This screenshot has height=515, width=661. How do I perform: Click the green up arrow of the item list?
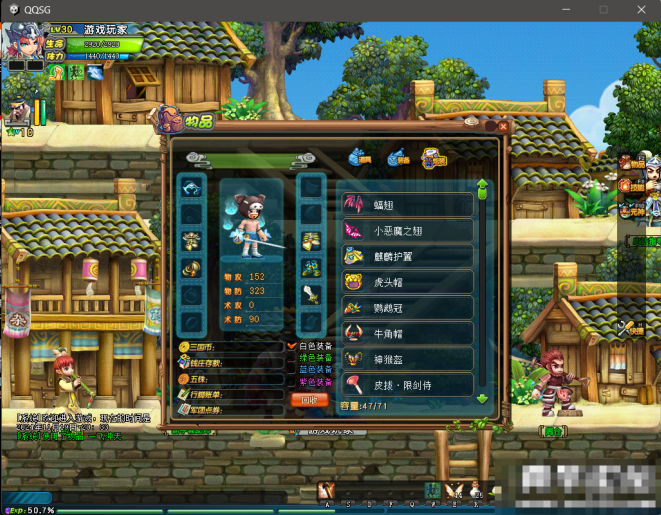482,185
